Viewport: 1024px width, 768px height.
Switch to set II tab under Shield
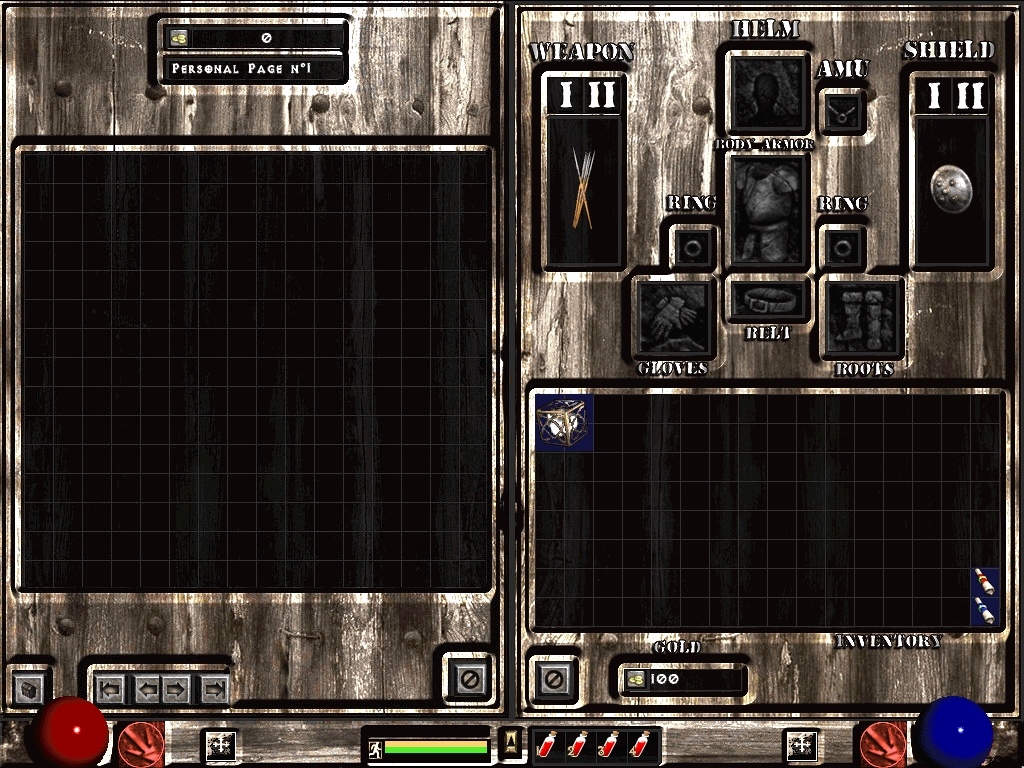[969, 96]
